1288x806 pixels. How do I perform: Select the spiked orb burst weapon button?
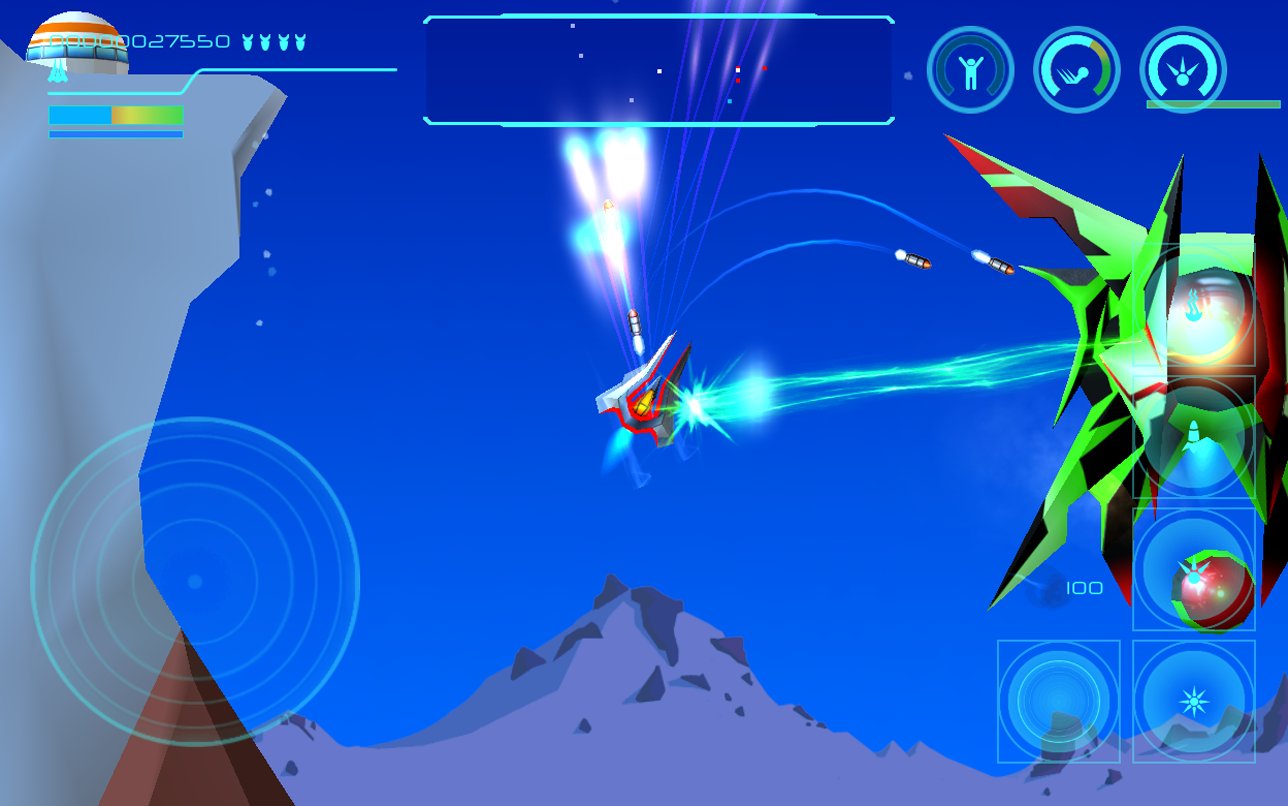1194,571
